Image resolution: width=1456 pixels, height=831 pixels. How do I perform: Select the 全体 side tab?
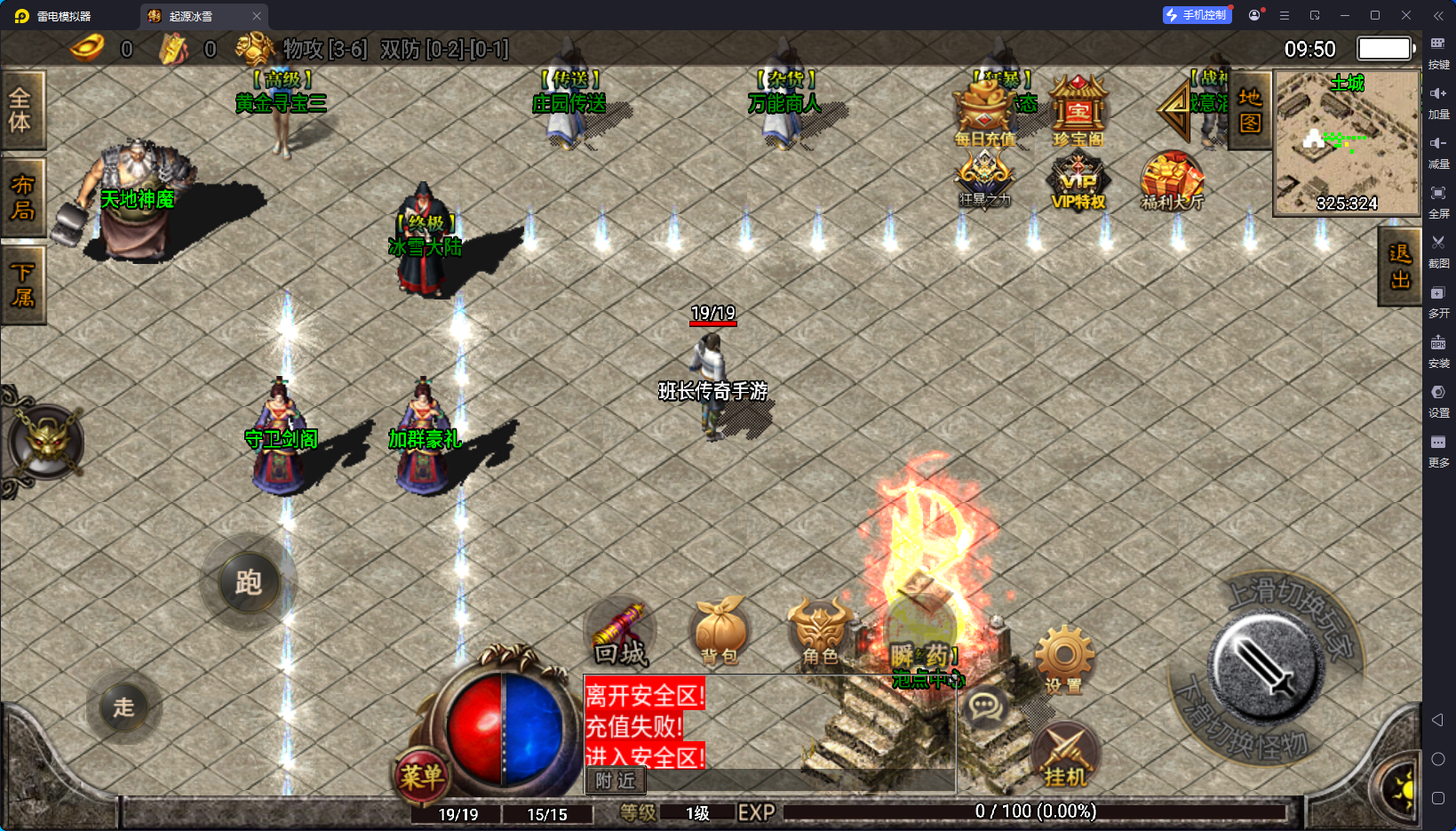(x=21, y=110)
